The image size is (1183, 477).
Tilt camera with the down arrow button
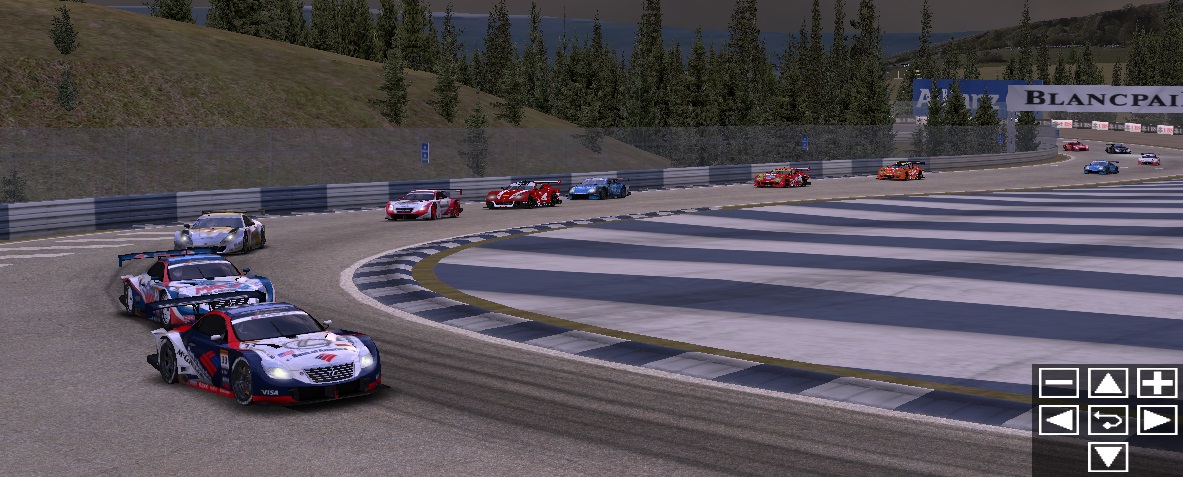tap(1108, 457)
